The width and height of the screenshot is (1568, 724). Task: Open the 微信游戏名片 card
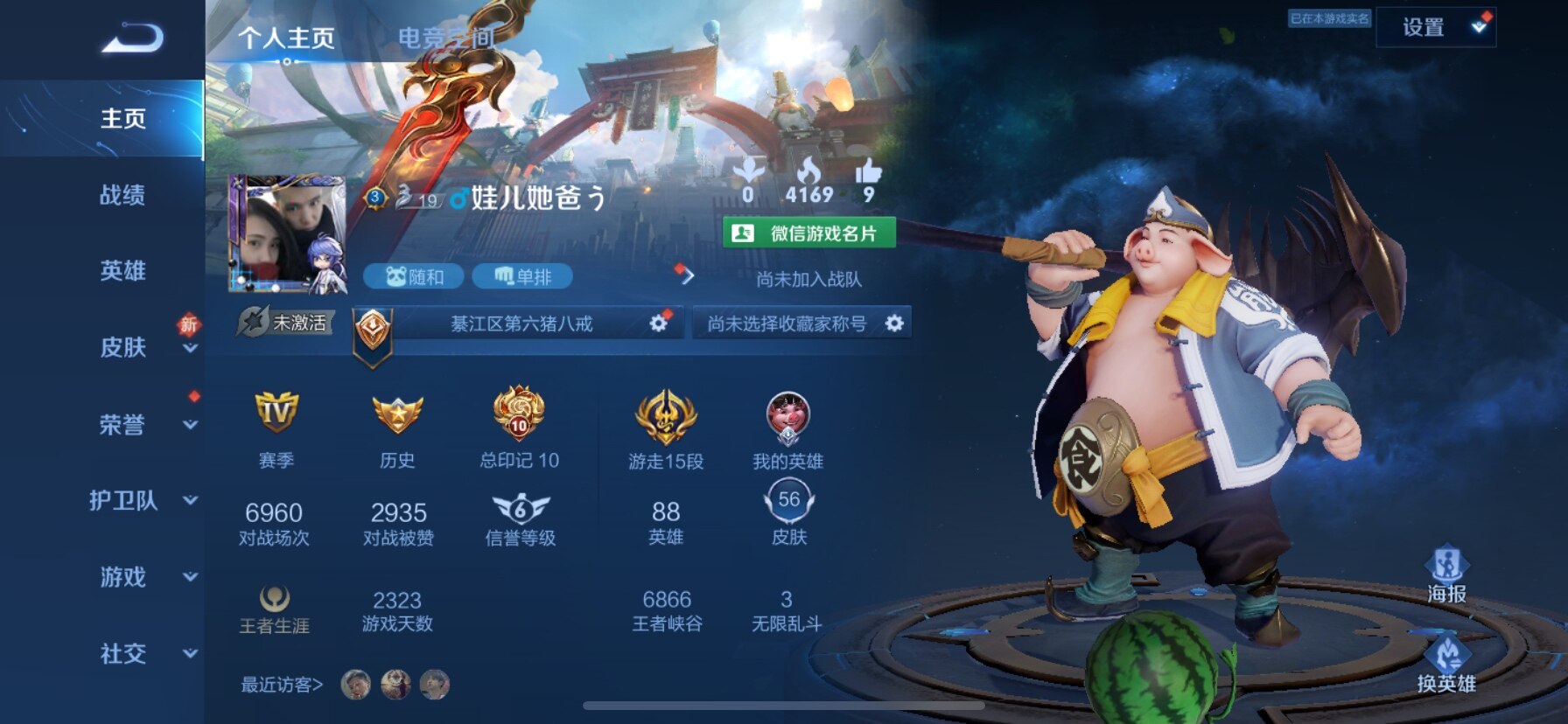pyautogui.click(x=808, y=233)
